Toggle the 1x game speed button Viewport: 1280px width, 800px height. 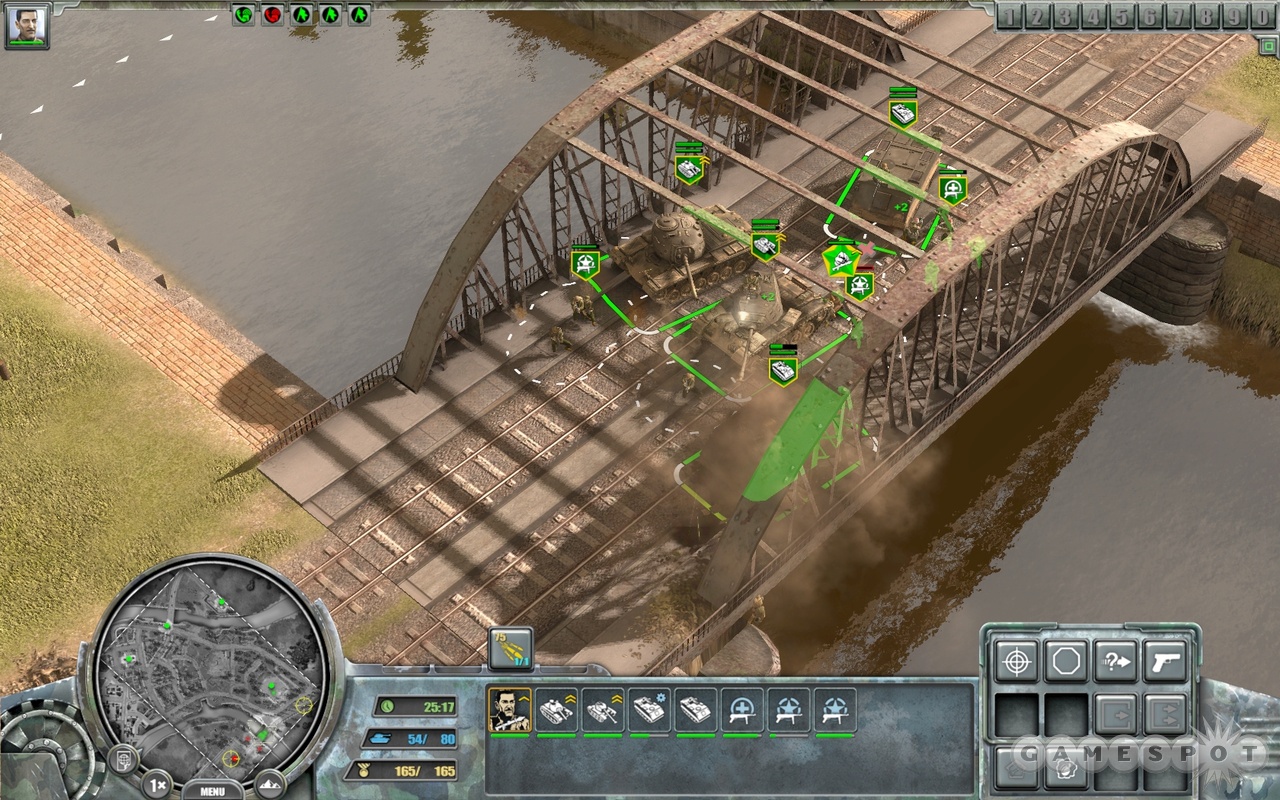point(157,783)
